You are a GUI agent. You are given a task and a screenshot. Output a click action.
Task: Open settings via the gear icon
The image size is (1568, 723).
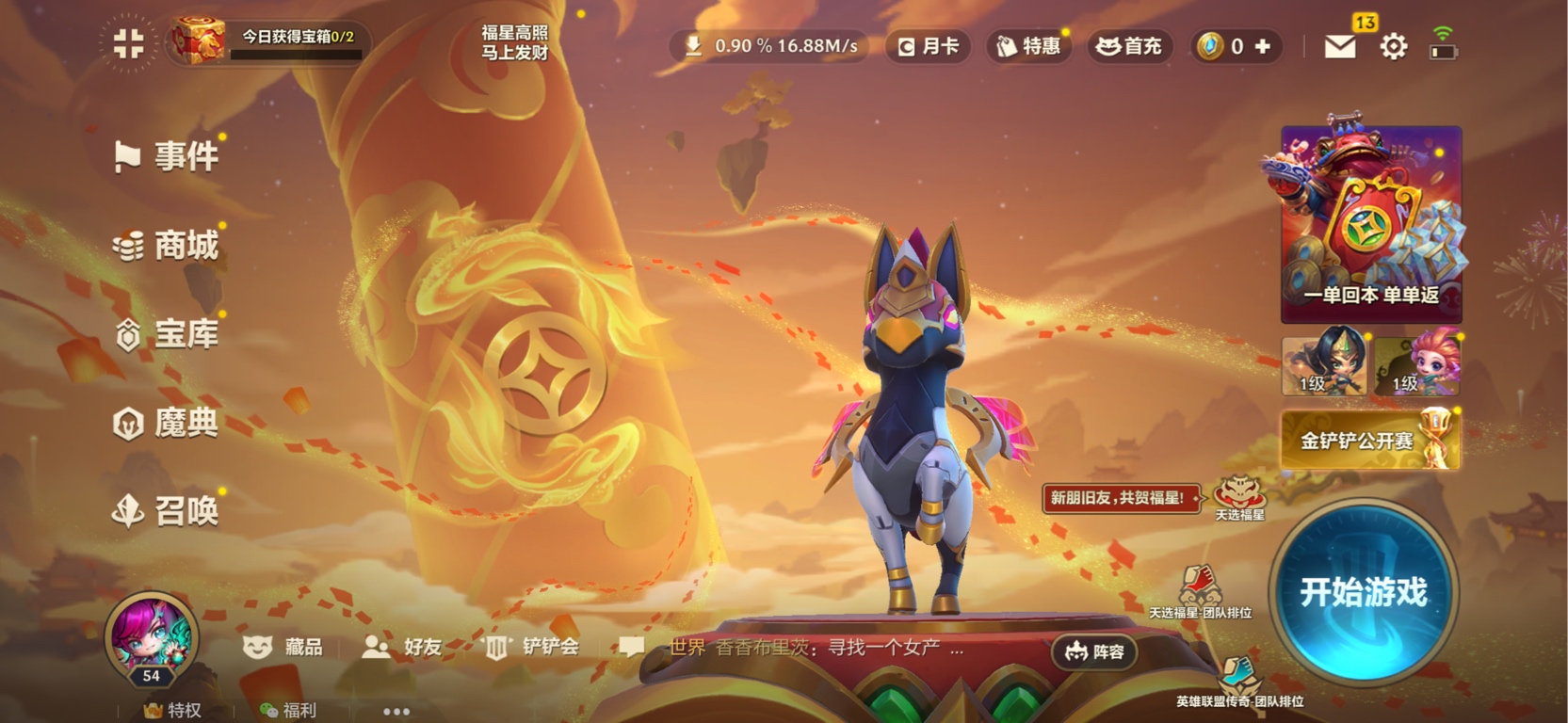tap(1393, 46)
